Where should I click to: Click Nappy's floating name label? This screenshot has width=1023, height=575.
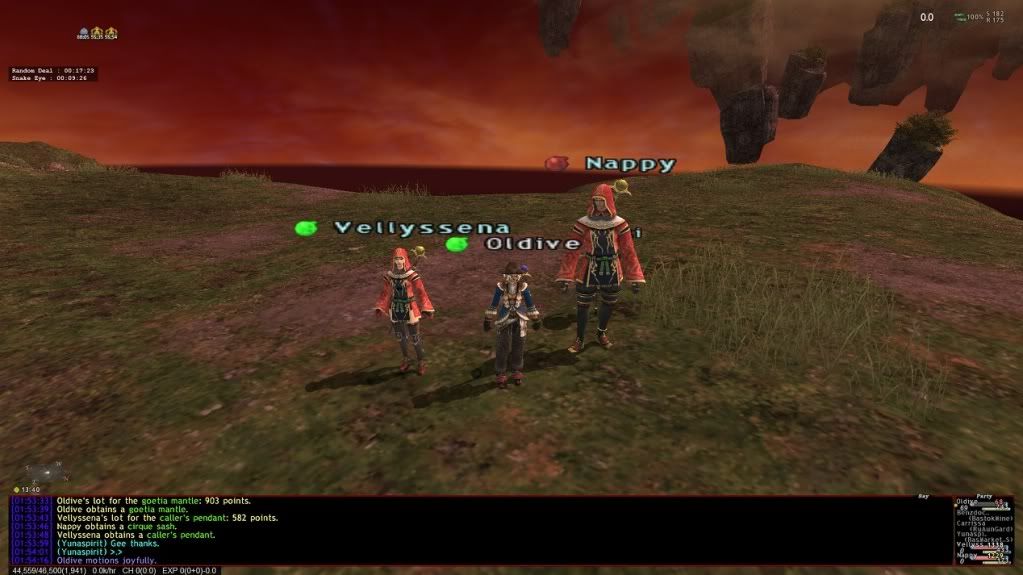pyautogui.click(x=630, y=164)
